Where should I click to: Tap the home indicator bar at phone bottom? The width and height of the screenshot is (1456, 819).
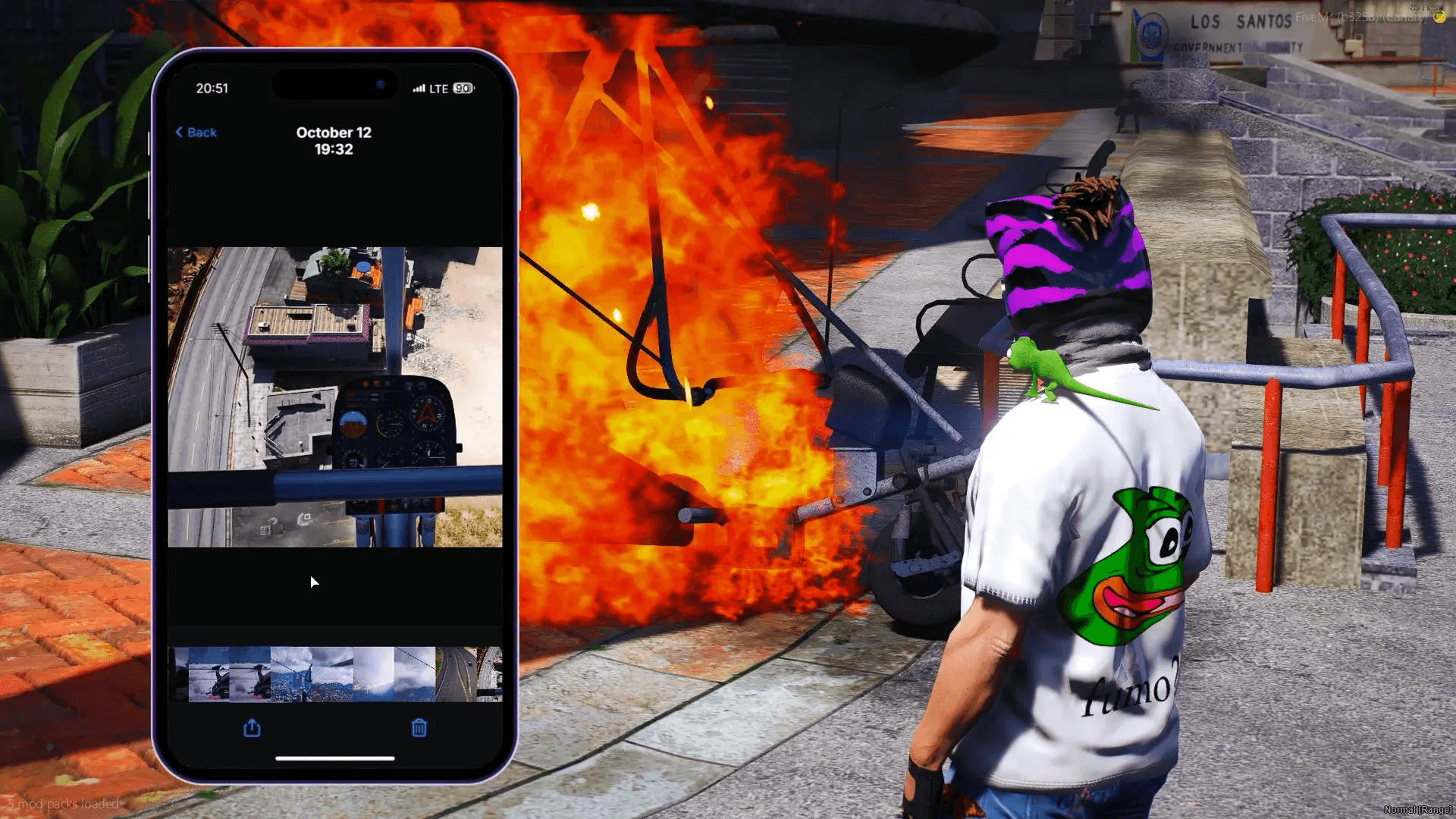(x=336, y=758)
